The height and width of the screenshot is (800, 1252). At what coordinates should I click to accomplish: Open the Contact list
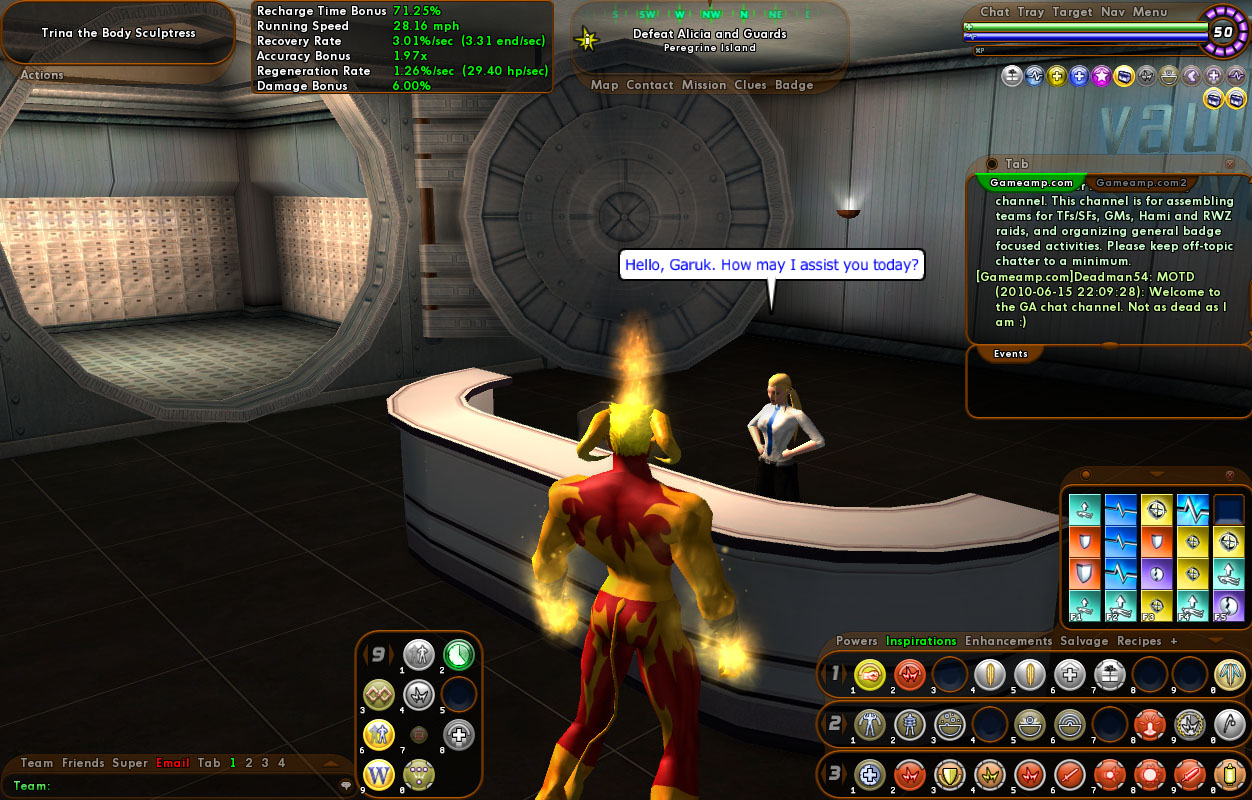pos(650,85)
